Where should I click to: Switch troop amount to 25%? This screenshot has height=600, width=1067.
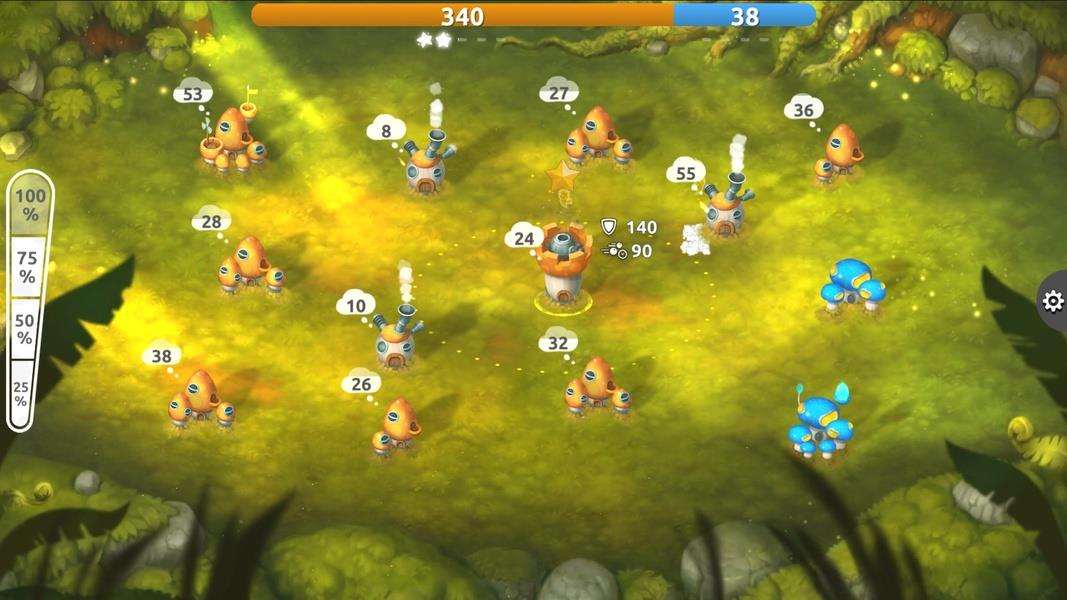coord(22,391)
